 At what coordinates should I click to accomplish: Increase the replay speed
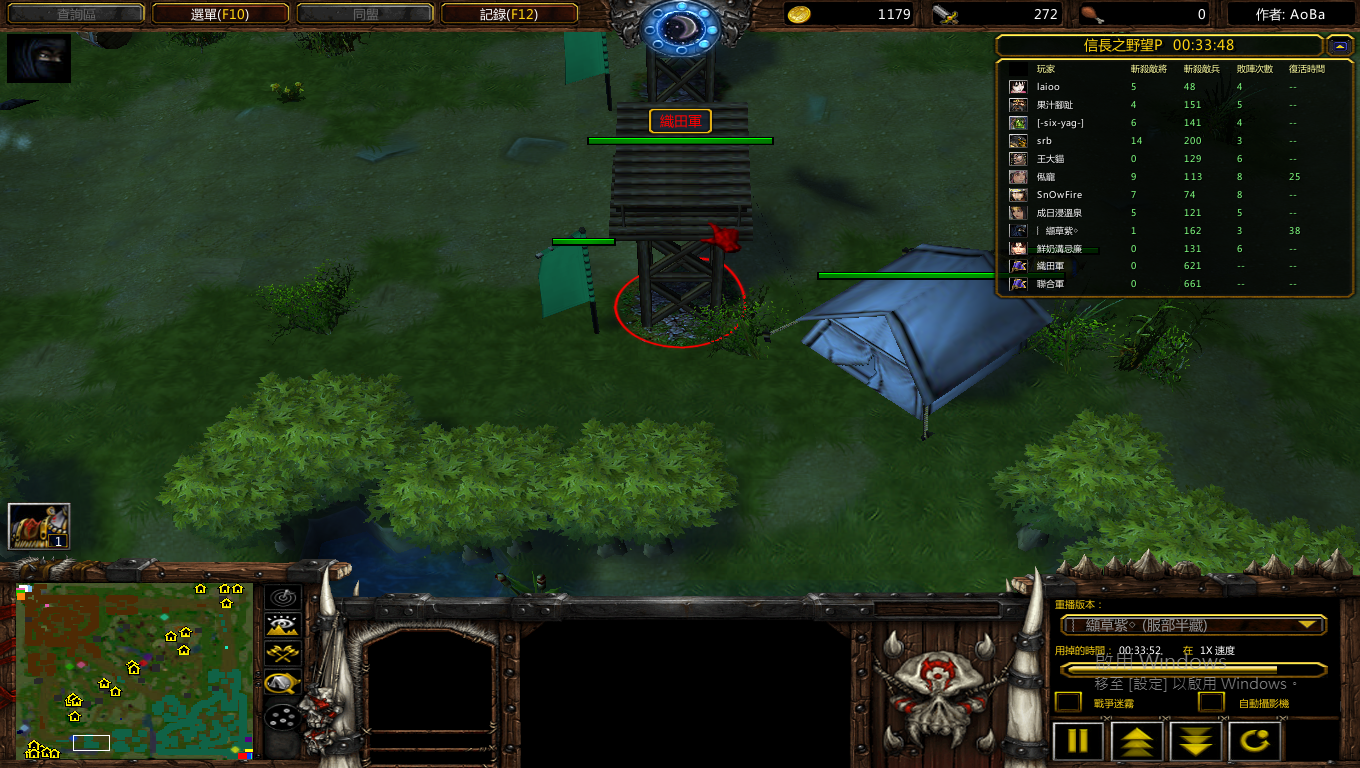click(x=1137, y=742)
